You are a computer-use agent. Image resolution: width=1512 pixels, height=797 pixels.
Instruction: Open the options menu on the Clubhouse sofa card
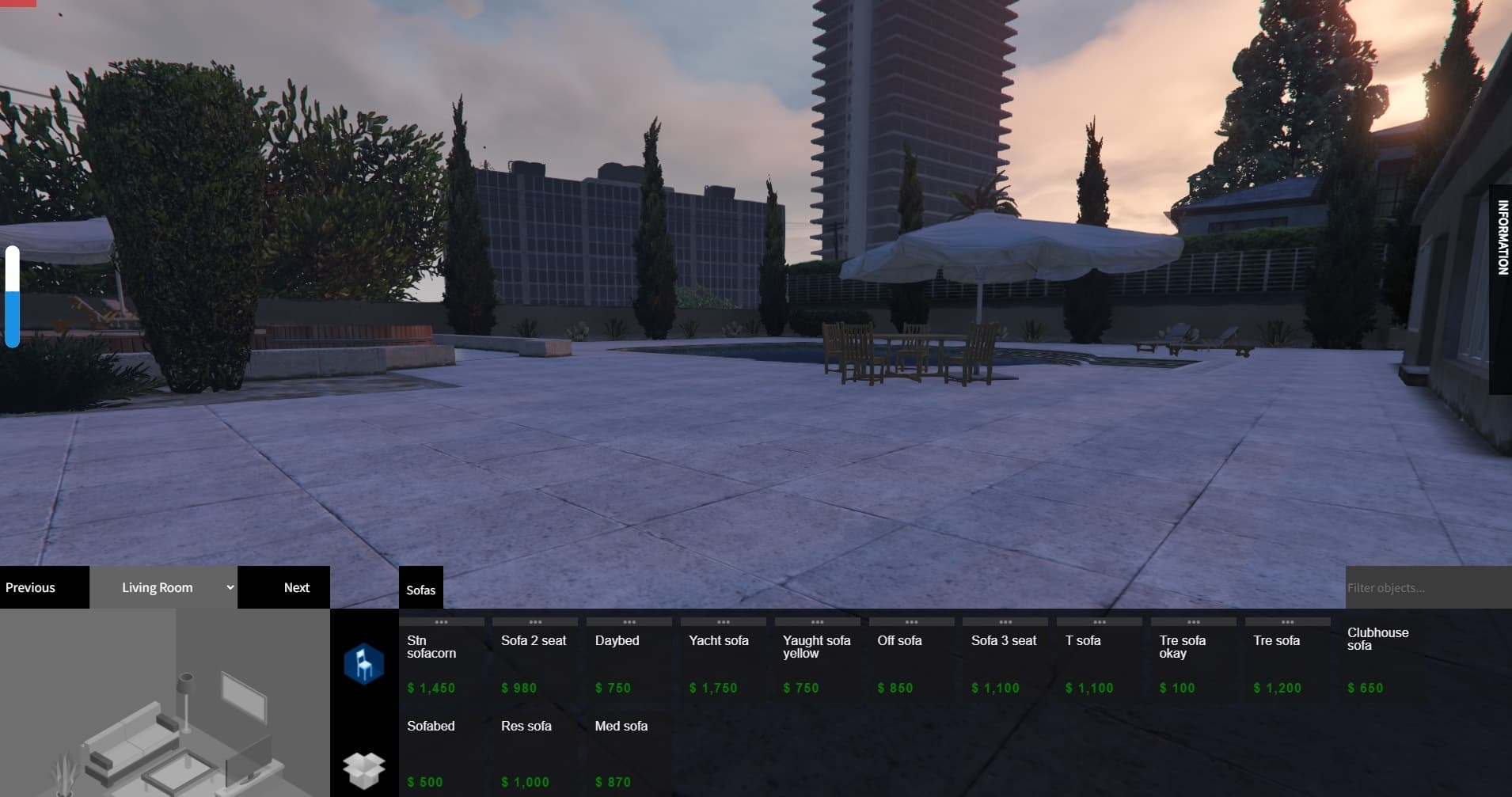click(x=1381, y=622)
